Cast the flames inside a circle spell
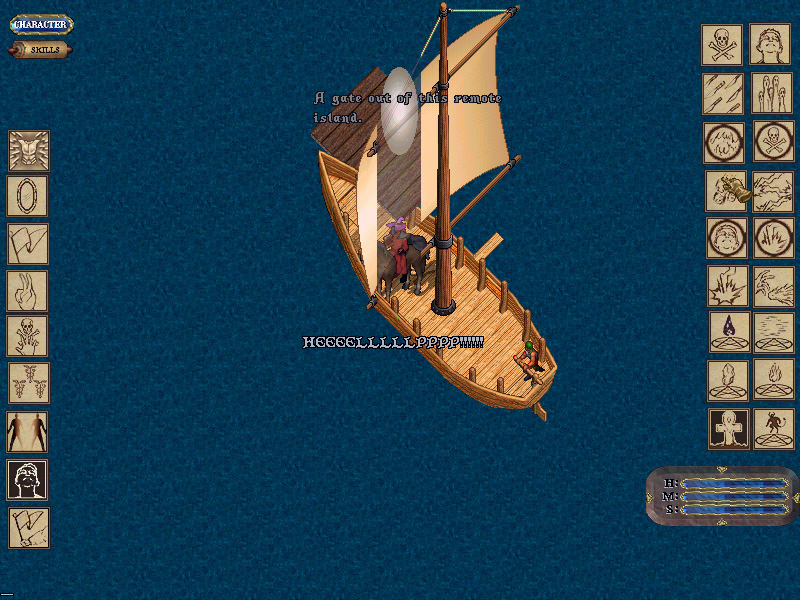The image size is (800, 600). click(x=773, y=237)
